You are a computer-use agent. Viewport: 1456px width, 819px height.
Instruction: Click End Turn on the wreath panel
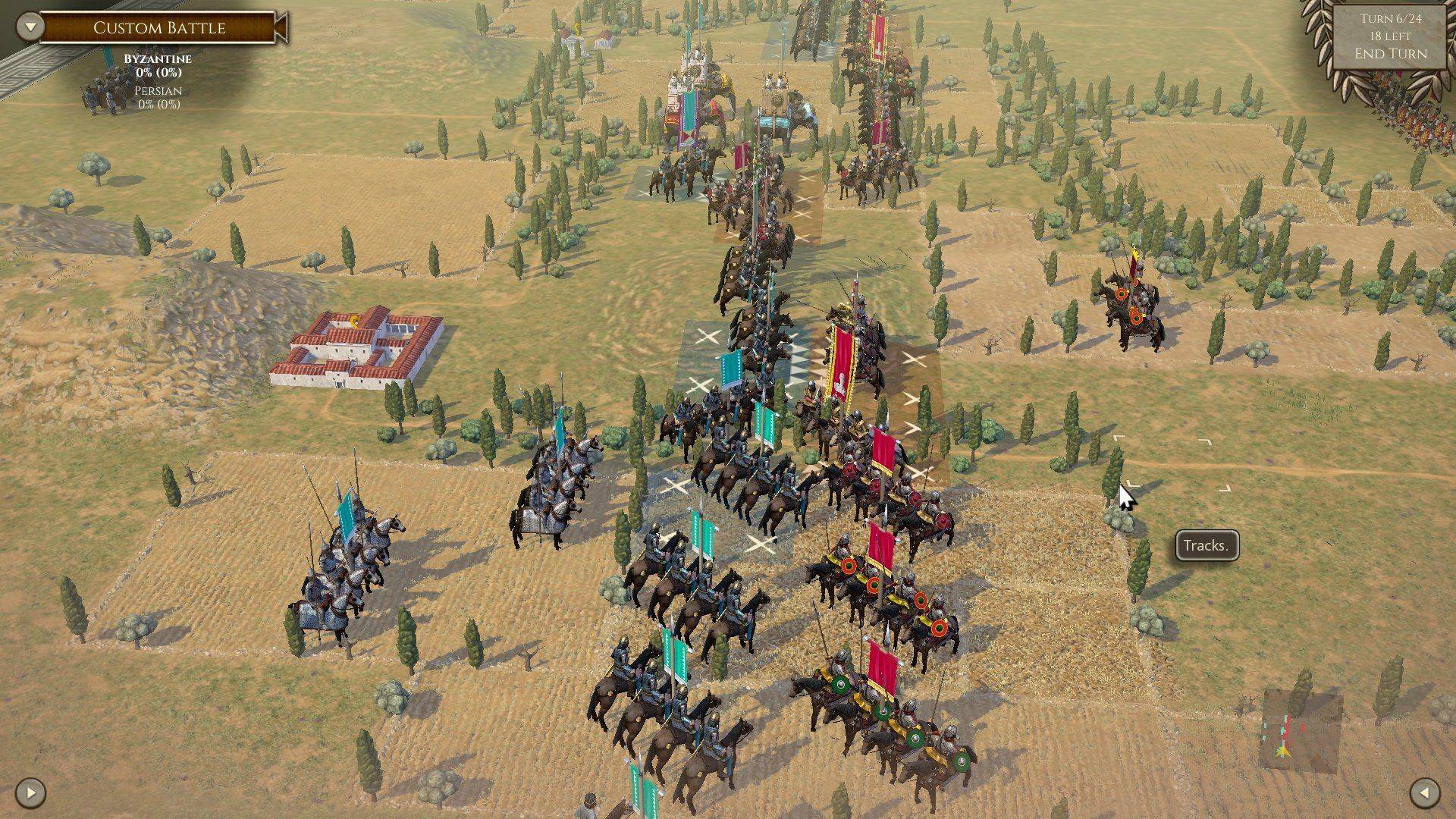(x=1390, y=54)
